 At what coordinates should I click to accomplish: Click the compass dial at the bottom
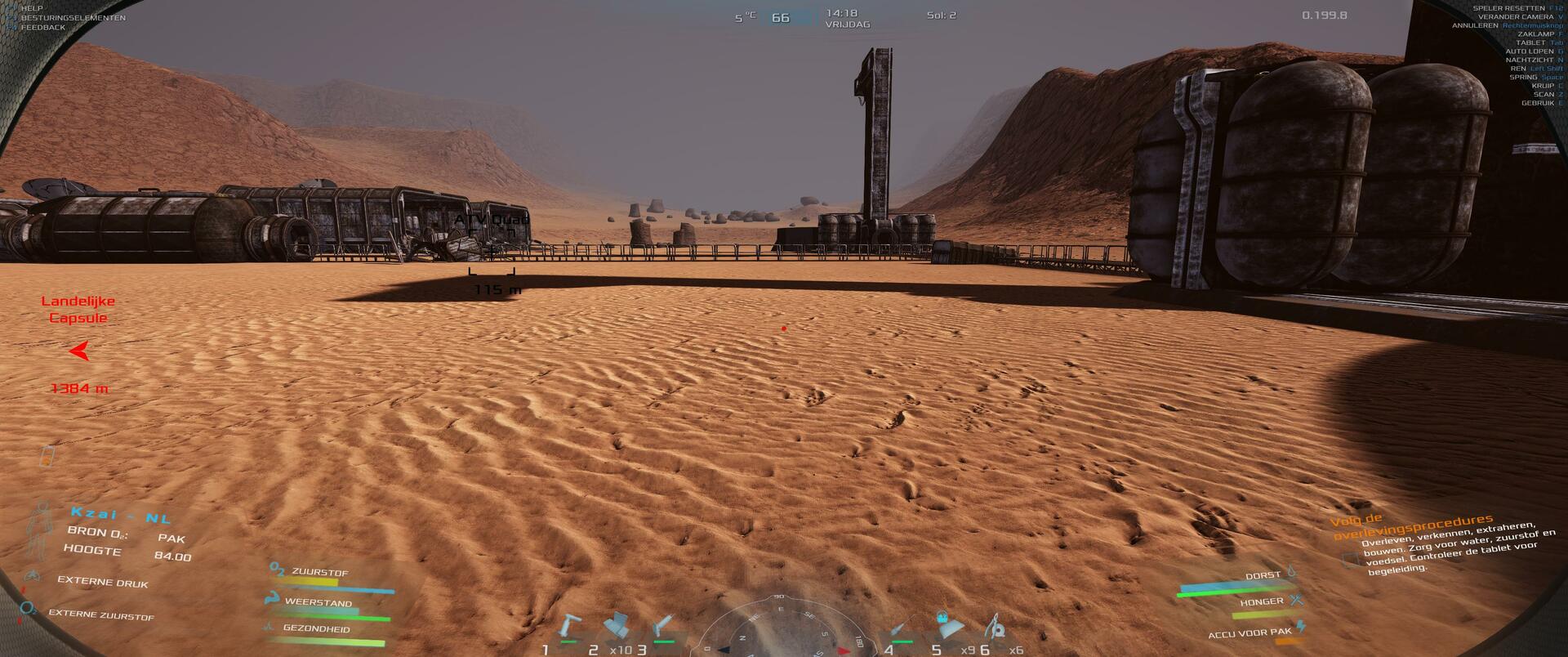click(780, 629)
